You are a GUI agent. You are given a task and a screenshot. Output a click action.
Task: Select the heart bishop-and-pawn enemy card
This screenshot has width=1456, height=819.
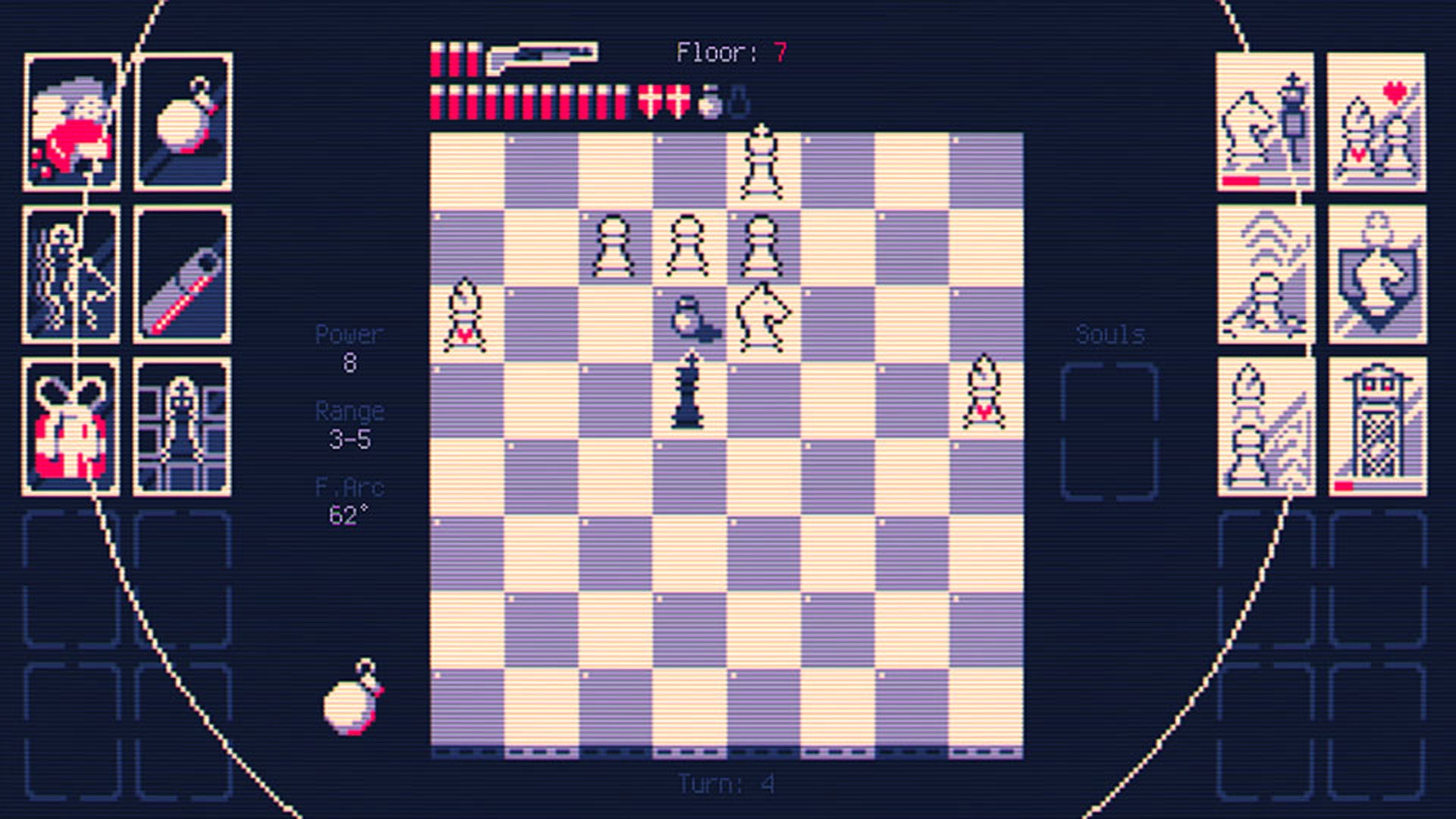click(1376, 121)
